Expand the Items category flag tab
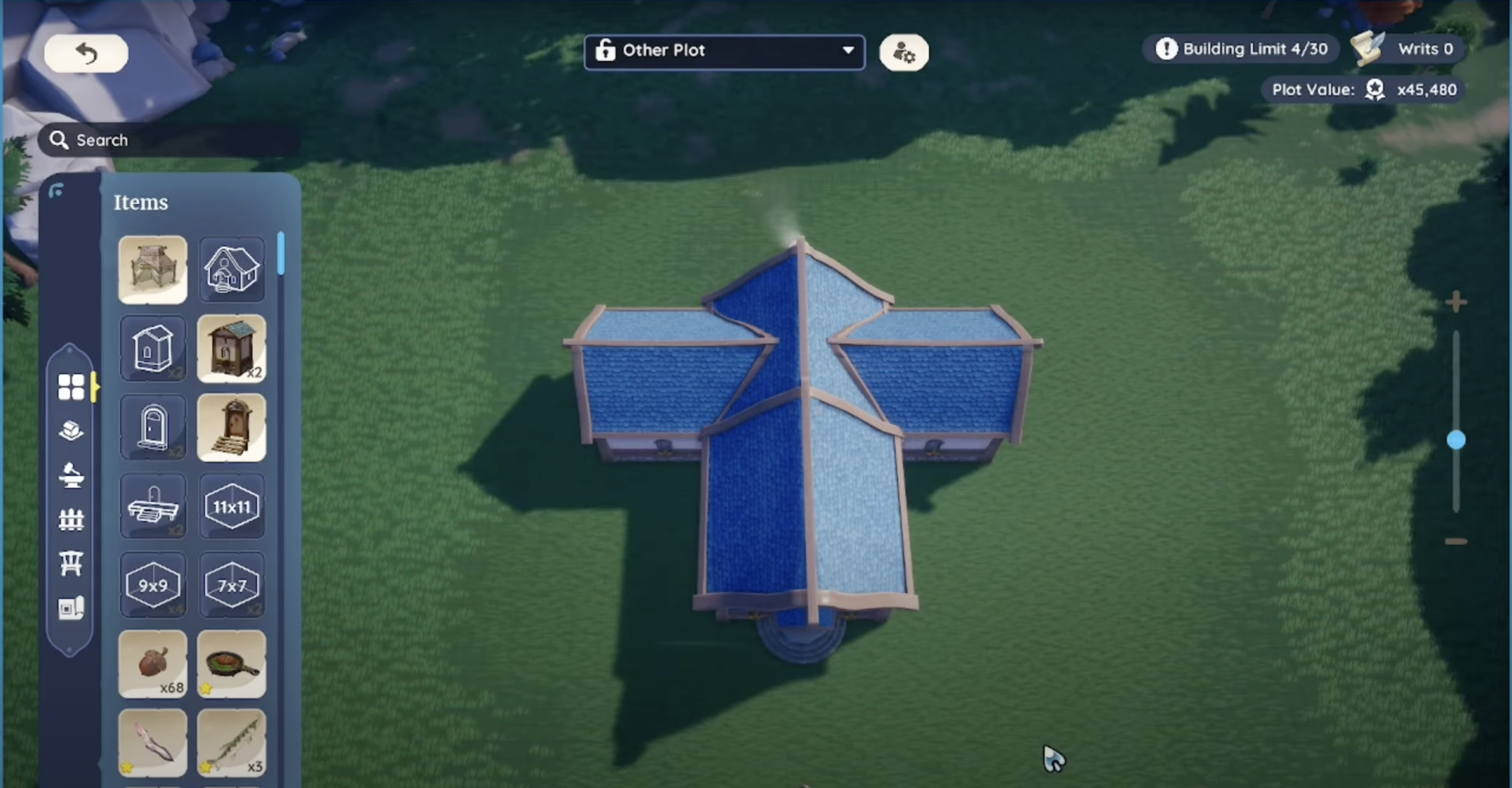1512x788 pixels. pos(95,387)
